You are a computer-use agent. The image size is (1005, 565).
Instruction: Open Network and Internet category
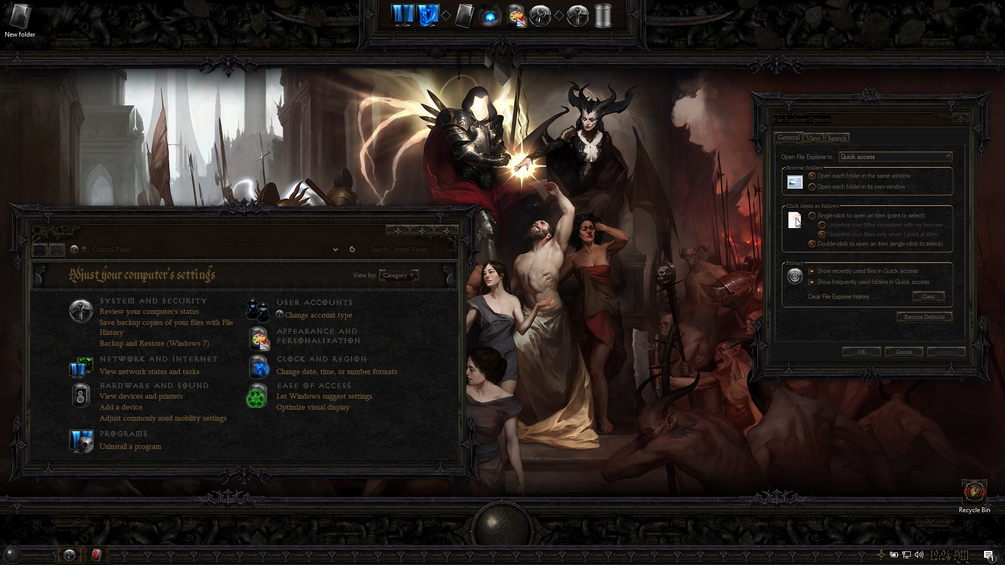(158, 359)
